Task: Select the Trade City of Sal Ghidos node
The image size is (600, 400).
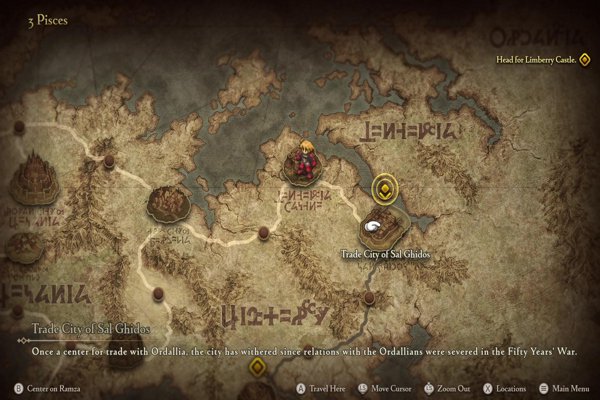Action: point(382,226)
